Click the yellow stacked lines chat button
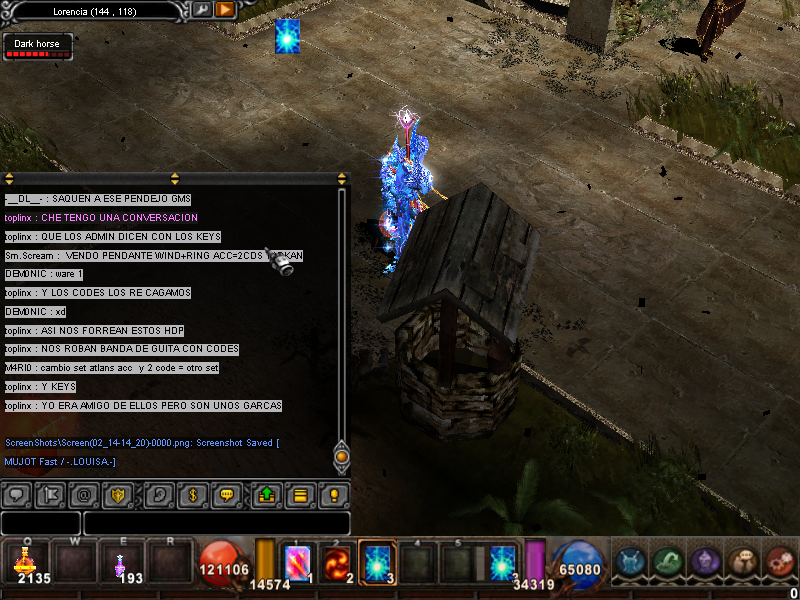The width and height of the screenshot is (800, 600). (x=298, y=494)
